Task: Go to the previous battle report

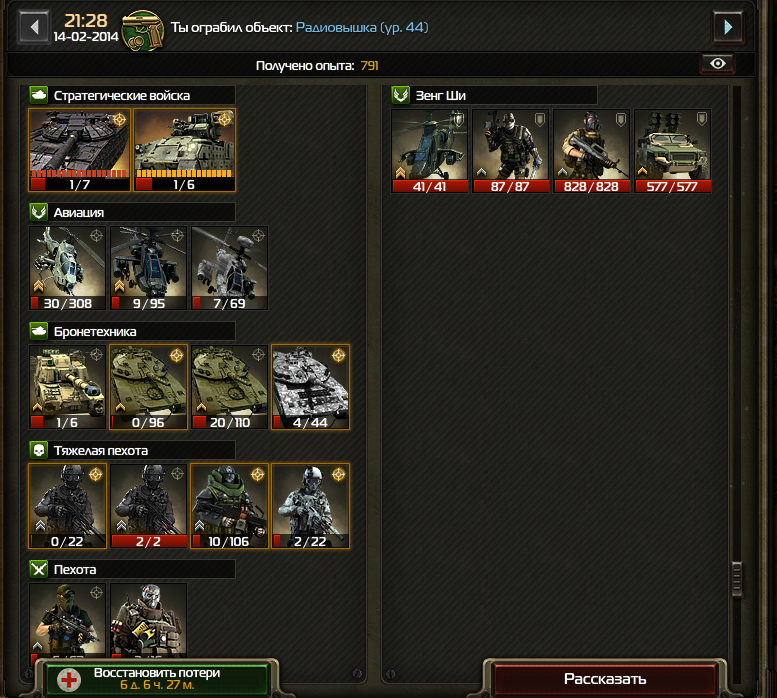Action: pyautogui.click(x=34, y=26)
